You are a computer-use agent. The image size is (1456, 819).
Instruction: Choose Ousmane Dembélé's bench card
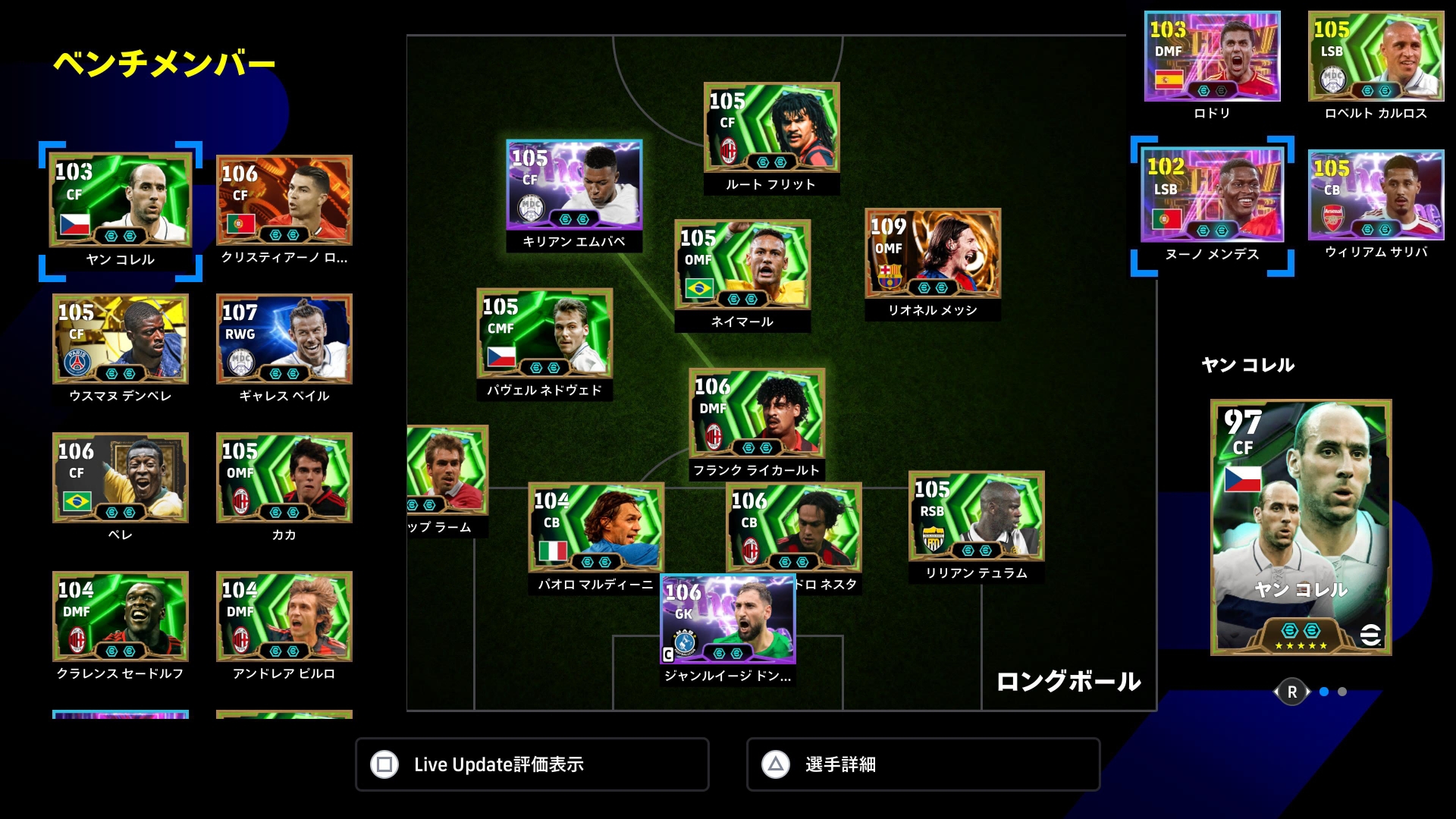pyautogui.click(x=121, y=339)
